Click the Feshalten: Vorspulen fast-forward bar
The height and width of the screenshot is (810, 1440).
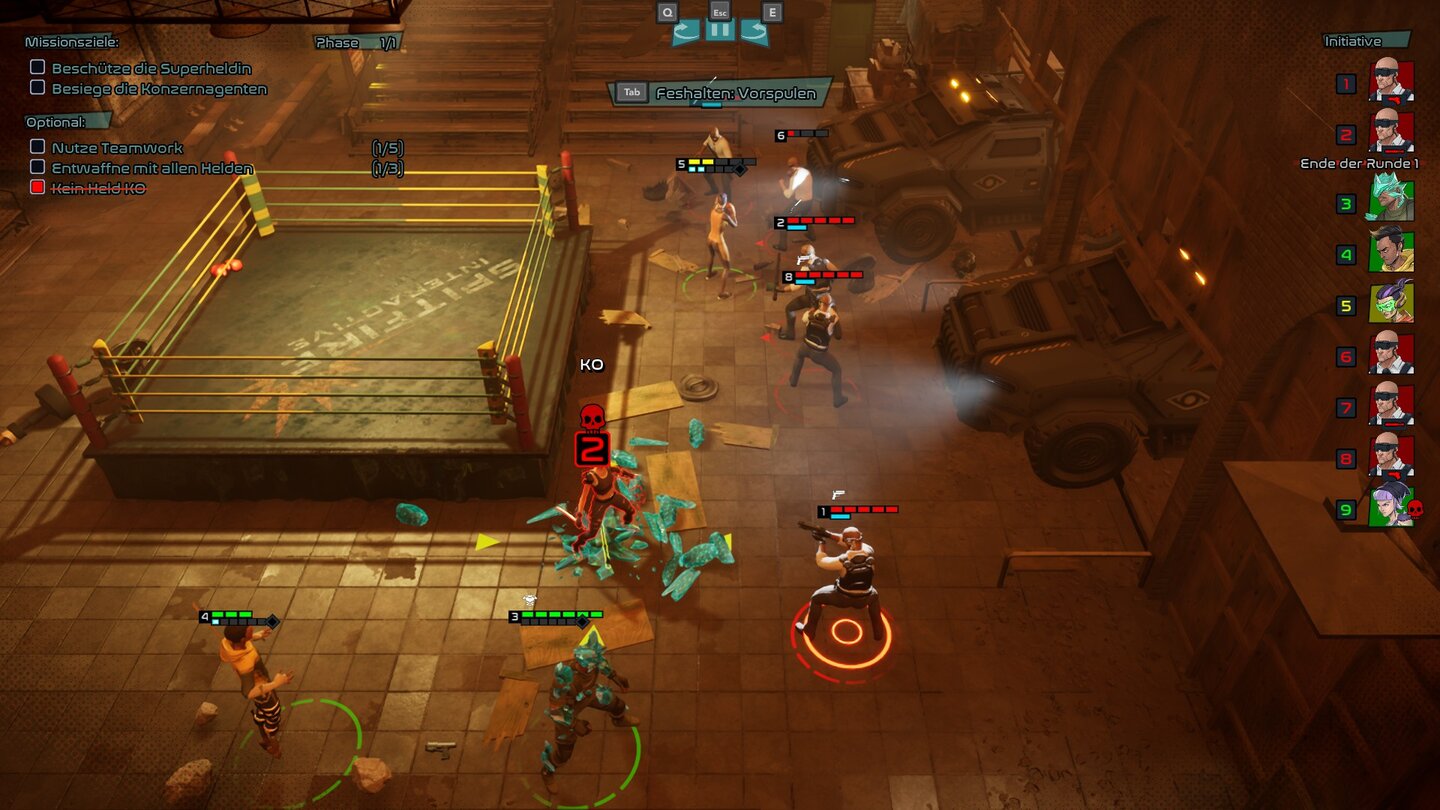click(x=721, y=93)
